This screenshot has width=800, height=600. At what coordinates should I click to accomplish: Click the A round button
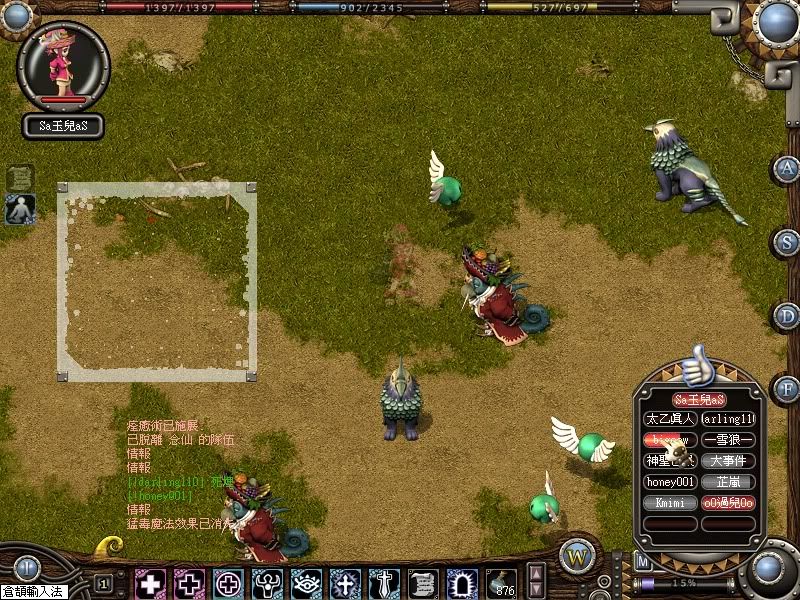[788, 168]
